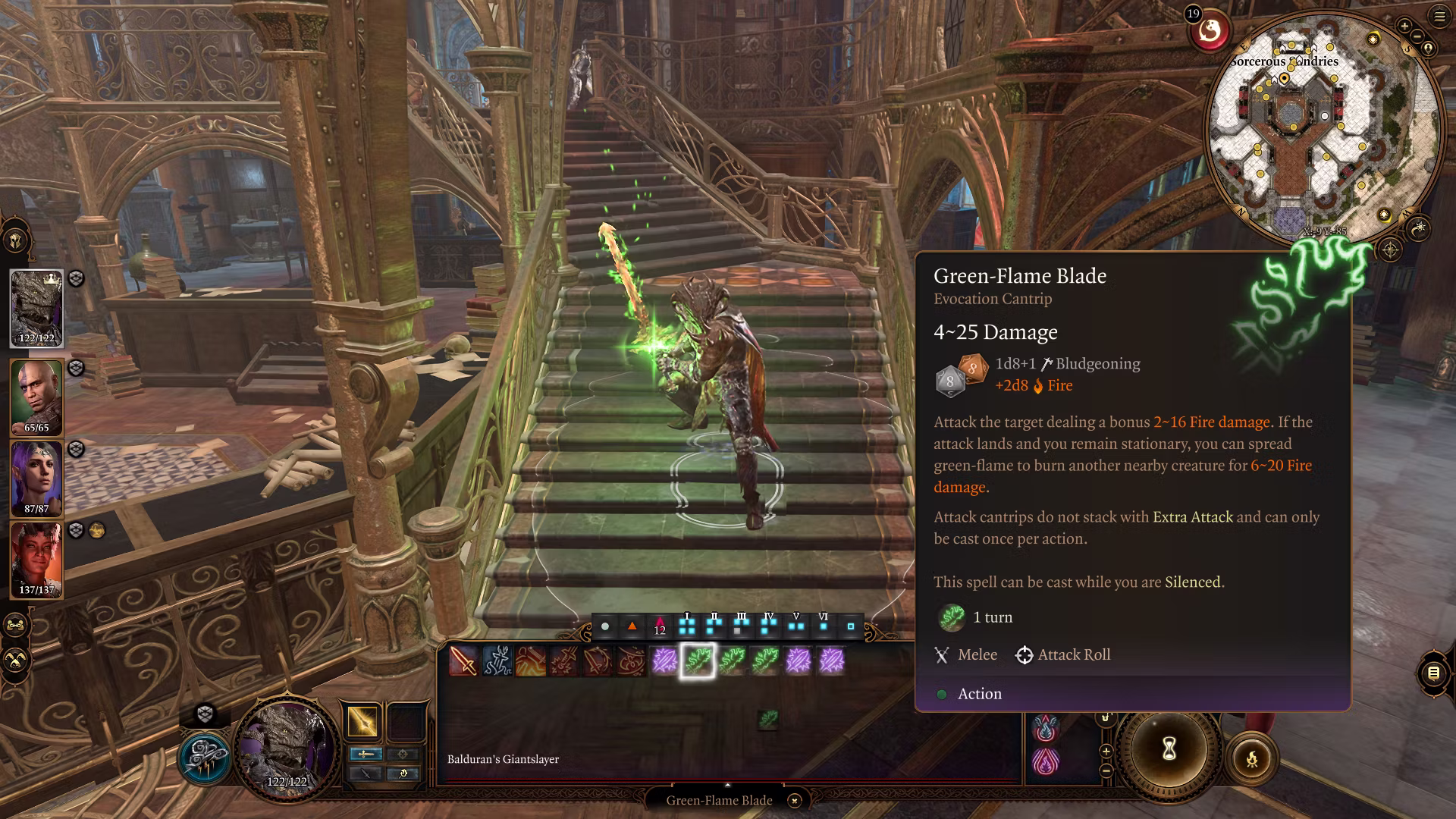Use the red sword main-hand attack
1456x819 pixels.
463,661
